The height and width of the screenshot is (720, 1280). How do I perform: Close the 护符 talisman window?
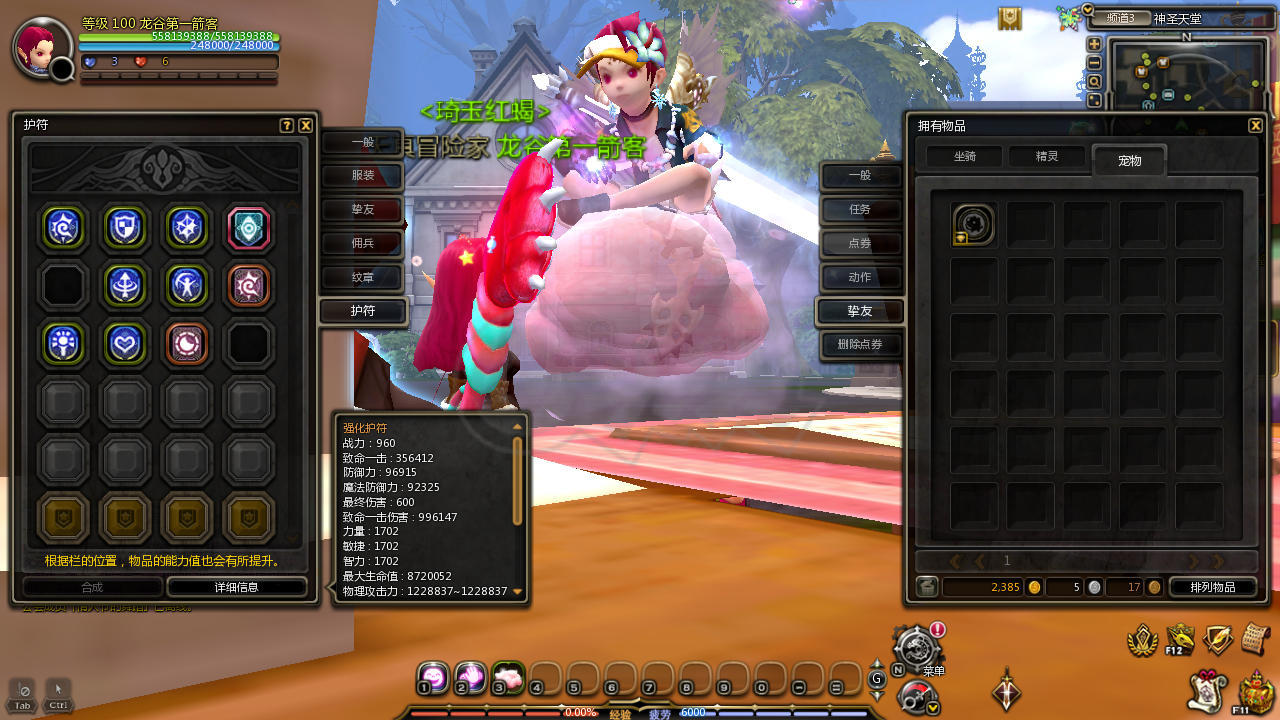click(x=306, y=126)
